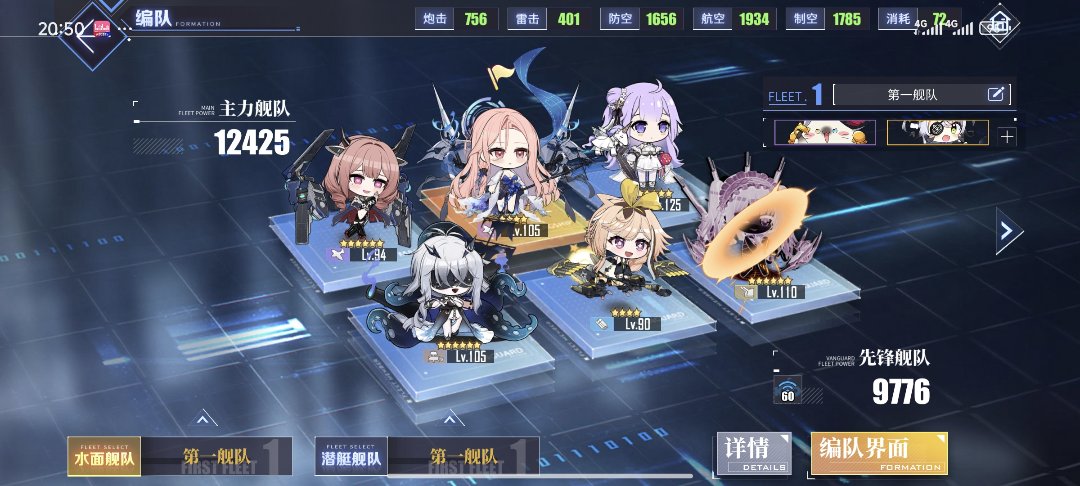The width and height of the screenshot is (1080, 486).
Task: Return to the home screen via house icon
Action: (997, 24)
